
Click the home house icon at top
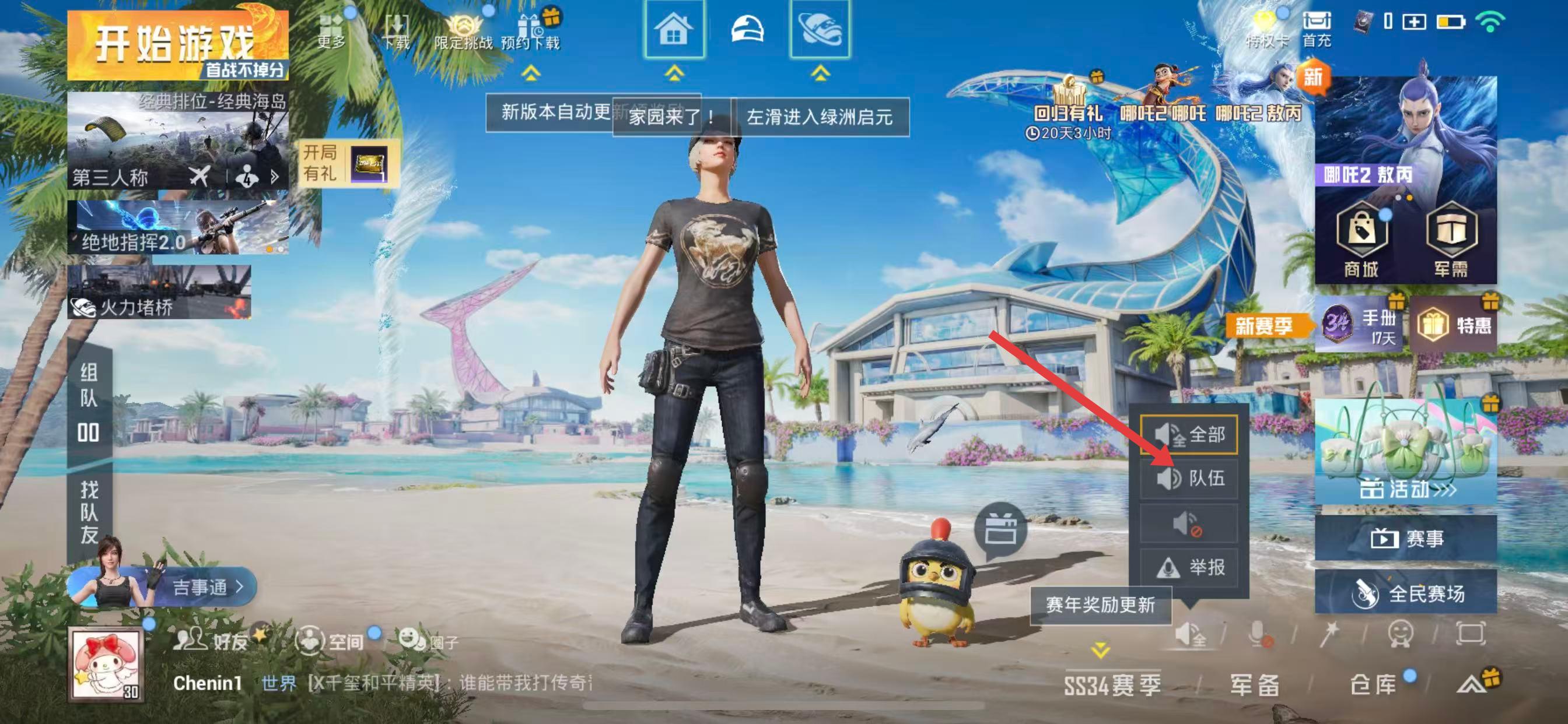674,29
